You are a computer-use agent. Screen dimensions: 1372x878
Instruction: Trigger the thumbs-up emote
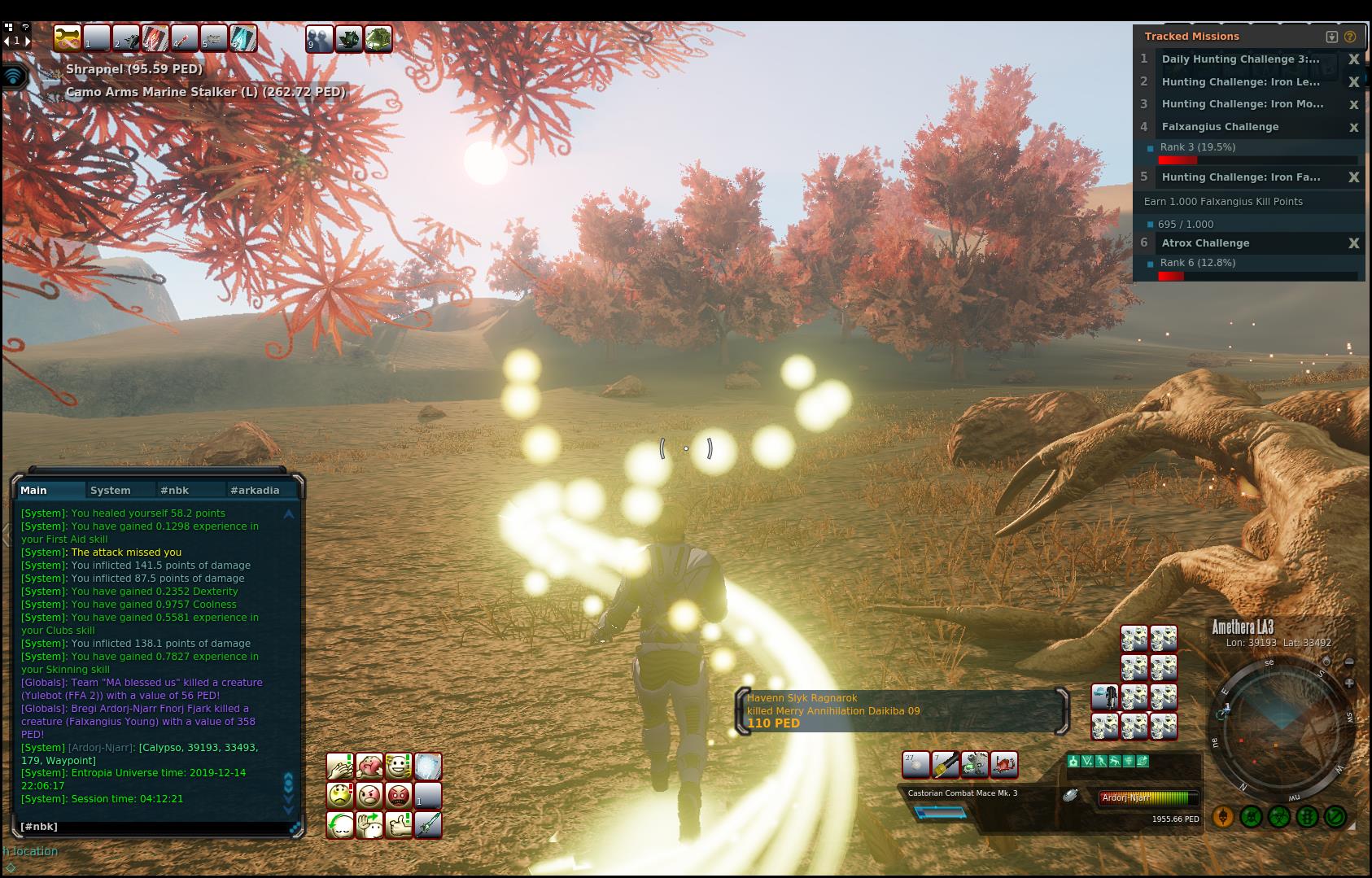(x=399, y=825)
